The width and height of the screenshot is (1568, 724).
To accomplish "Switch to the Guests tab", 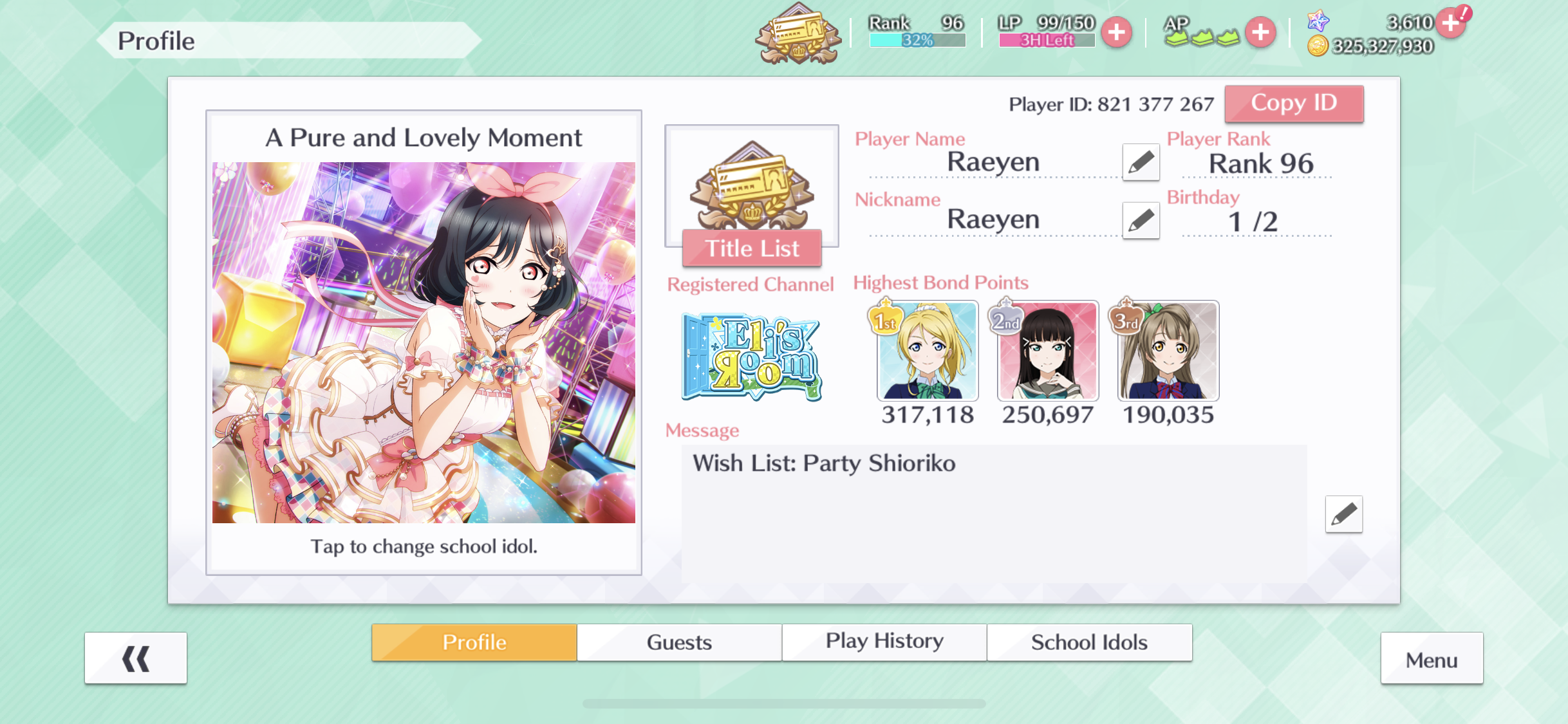I will (679, 642).
